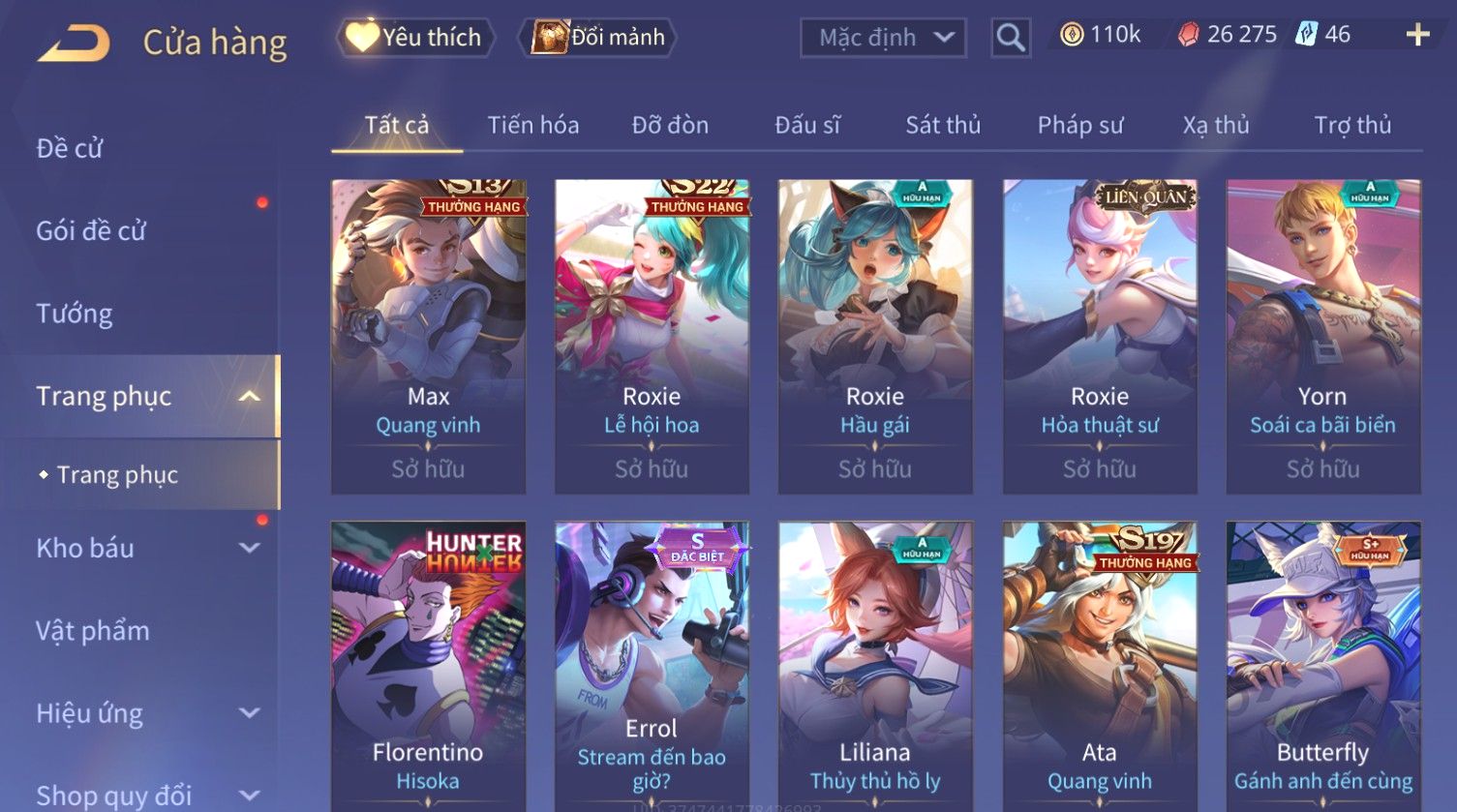View the Roxie Hầu gái skin card
Screen dimensions: 1457x812
point(875,336)
